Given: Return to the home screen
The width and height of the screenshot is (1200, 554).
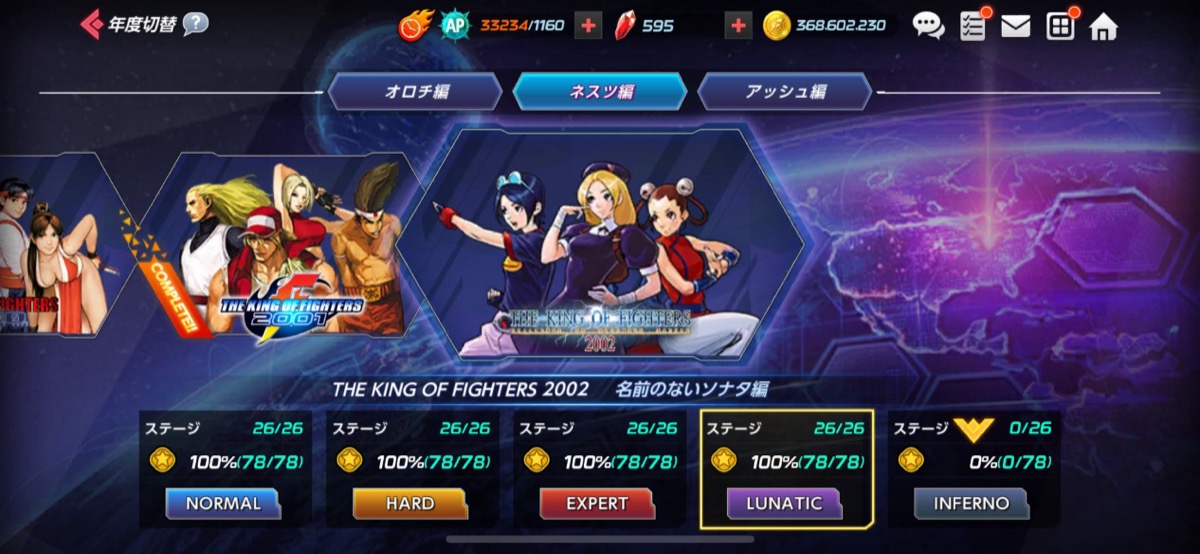Looking at the screenshot, I should [x=1103, y=26].
